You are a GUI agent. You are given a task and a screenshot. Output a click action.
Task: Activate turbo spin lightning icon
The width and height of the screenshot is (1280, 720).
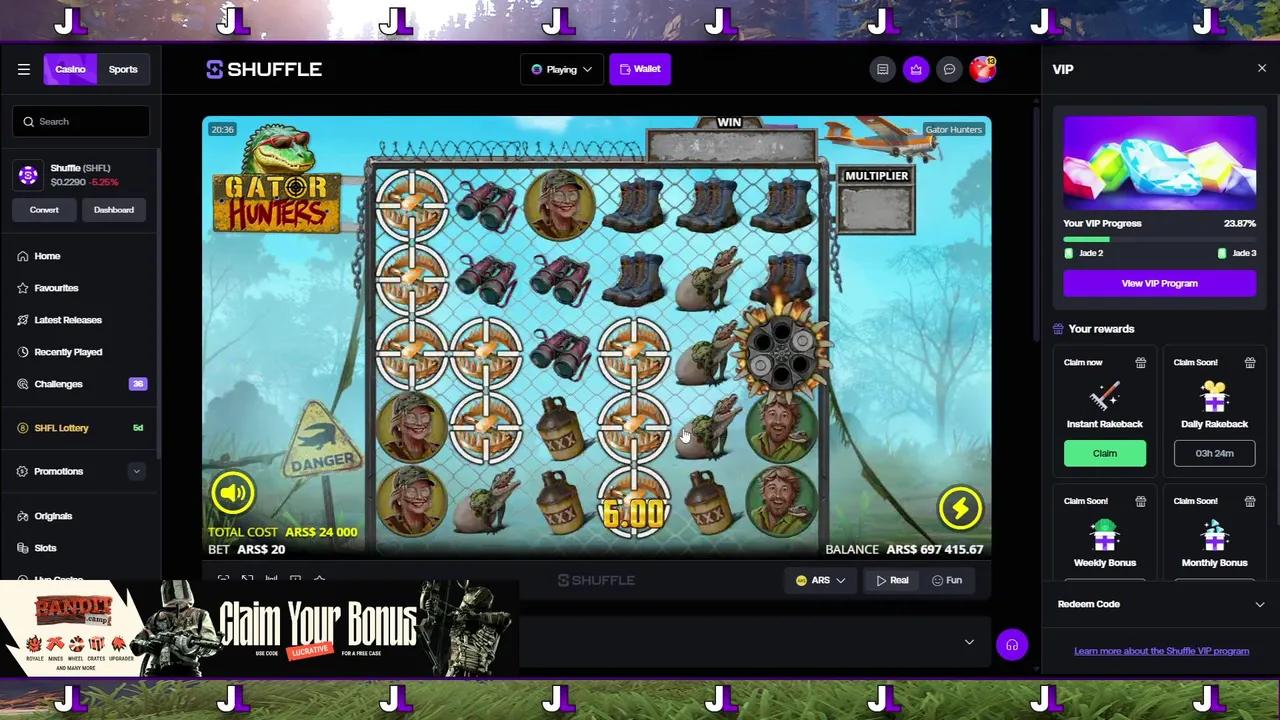959,508
